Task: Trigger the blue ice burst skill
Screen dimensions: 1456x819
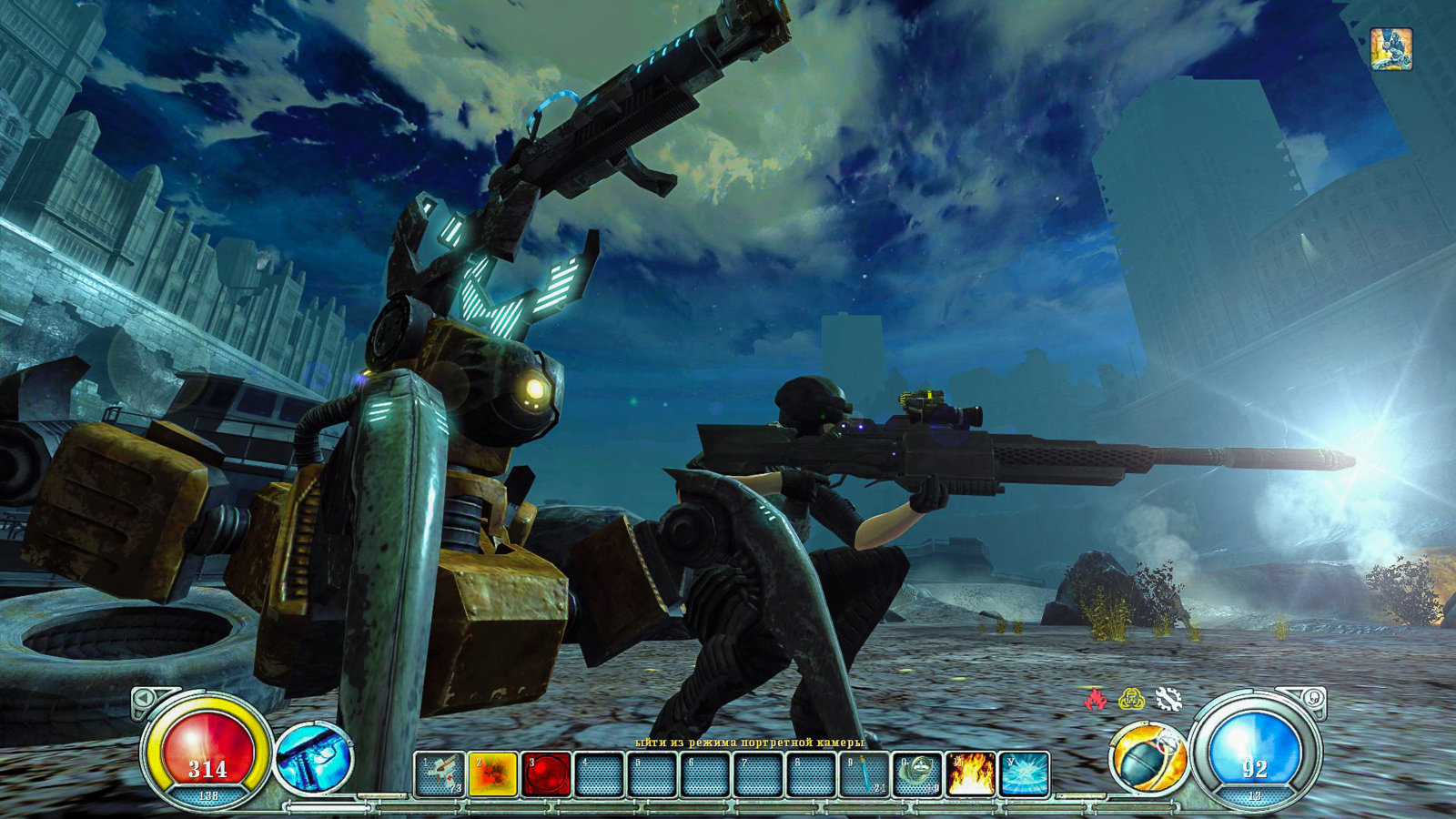Action: (x=1024, y=774)
